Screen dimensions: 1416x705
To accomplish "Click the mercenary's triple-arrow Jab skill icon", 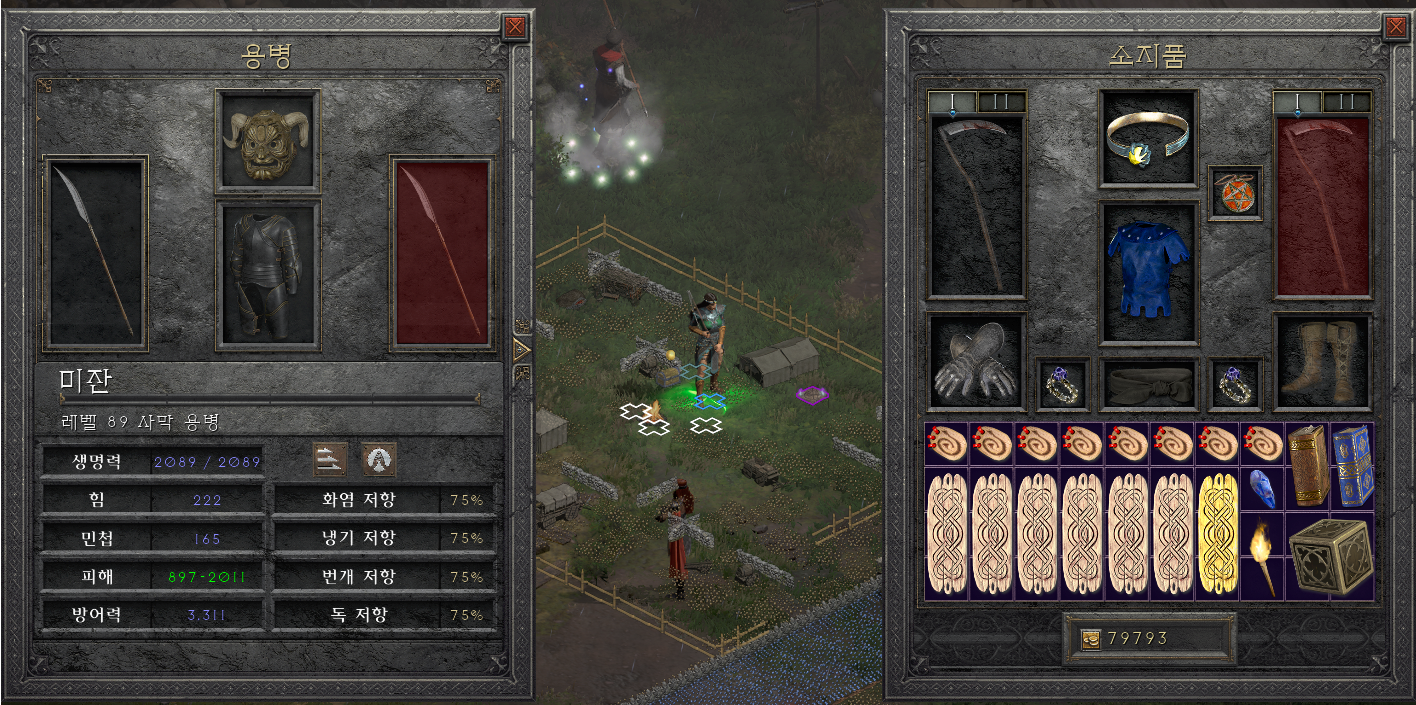I will [x=329, y=459].
